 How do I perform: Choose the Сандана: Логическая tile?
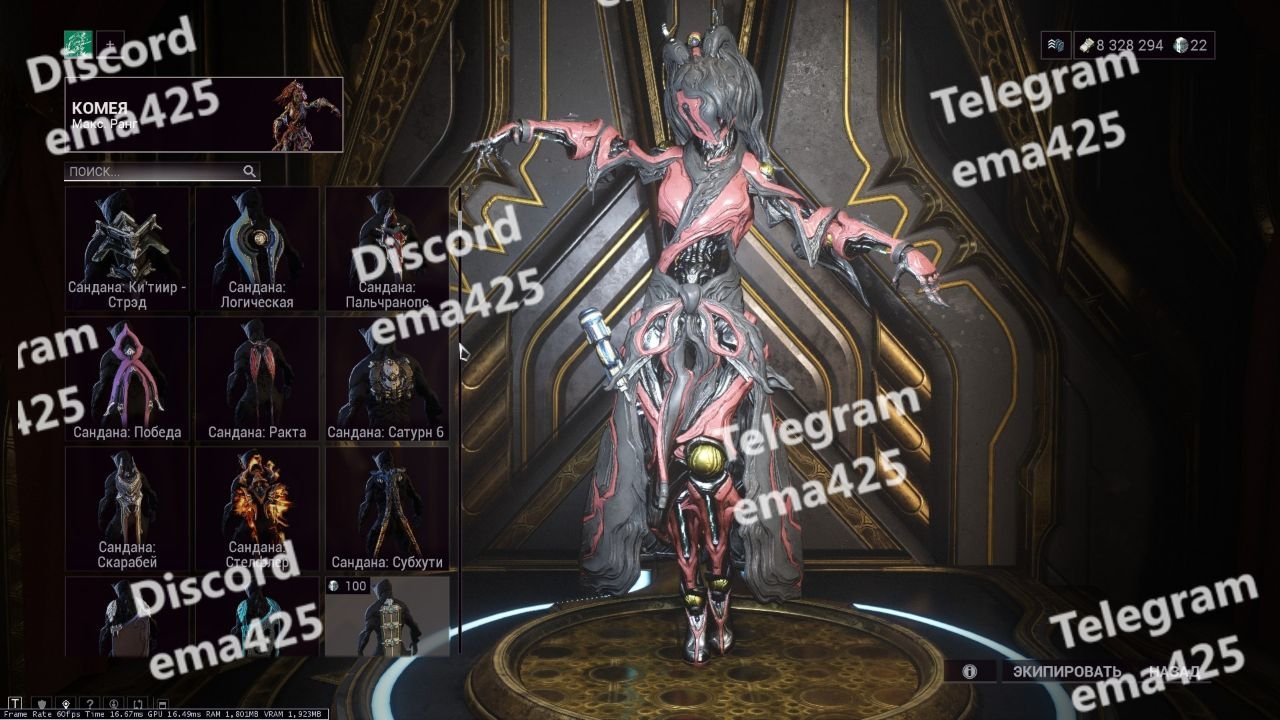[257, 248]
